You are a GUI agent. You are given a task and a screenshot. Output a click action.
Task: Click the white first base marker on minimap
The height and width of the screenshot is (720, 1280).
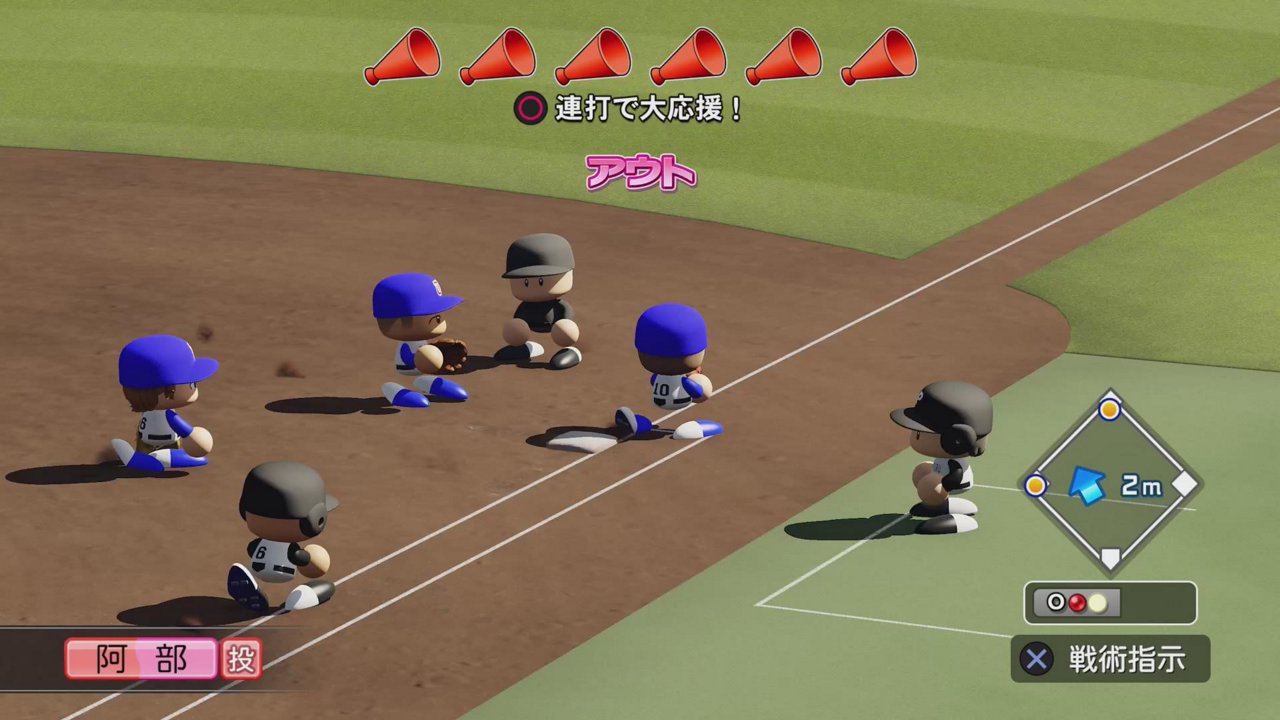[x=1185, y=485]
